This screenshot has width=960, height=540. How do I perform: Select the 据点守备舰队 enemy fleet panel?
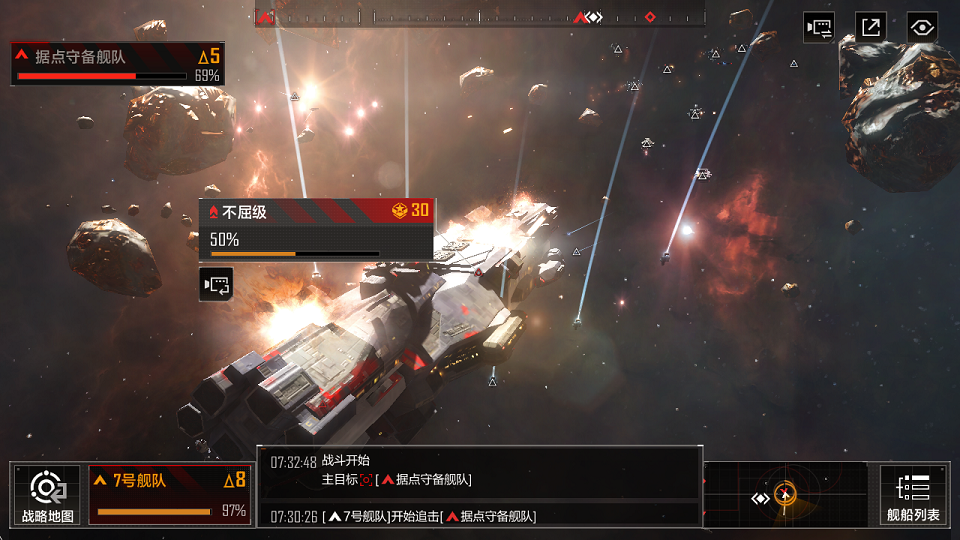117,63
